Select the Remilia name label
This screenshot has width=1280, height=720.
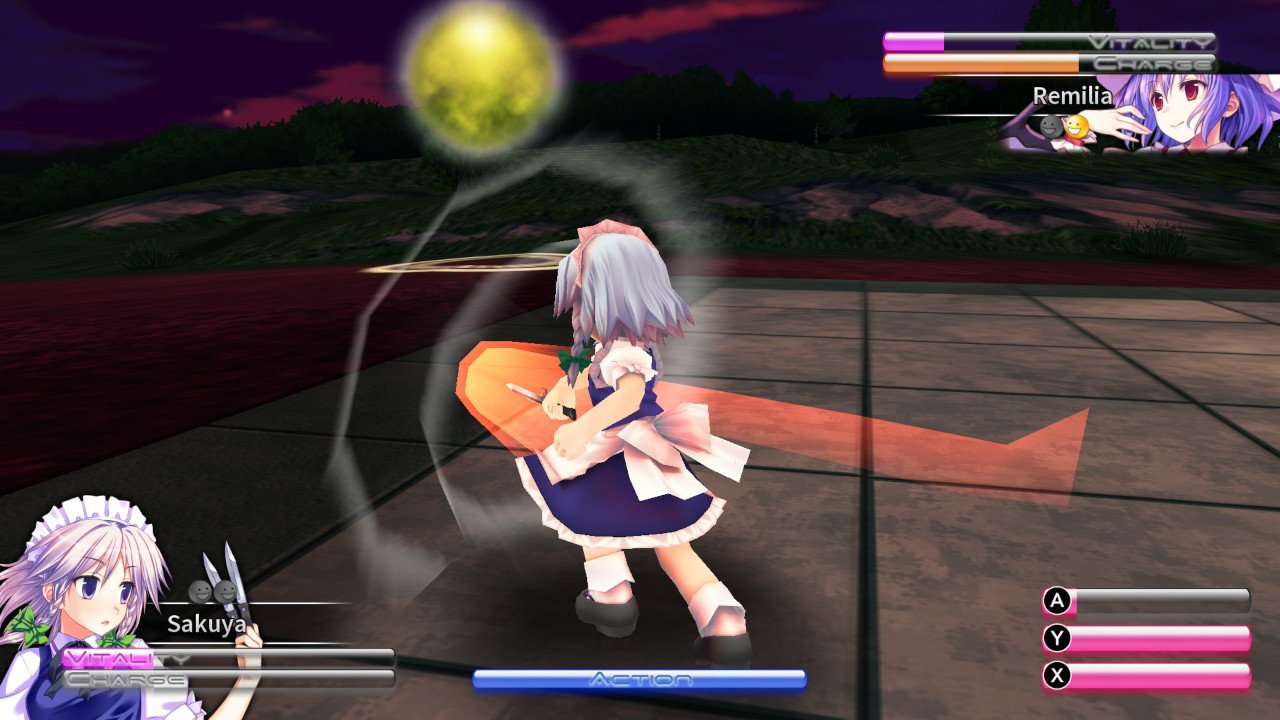pyautogui.click(x=1072, y=96)
